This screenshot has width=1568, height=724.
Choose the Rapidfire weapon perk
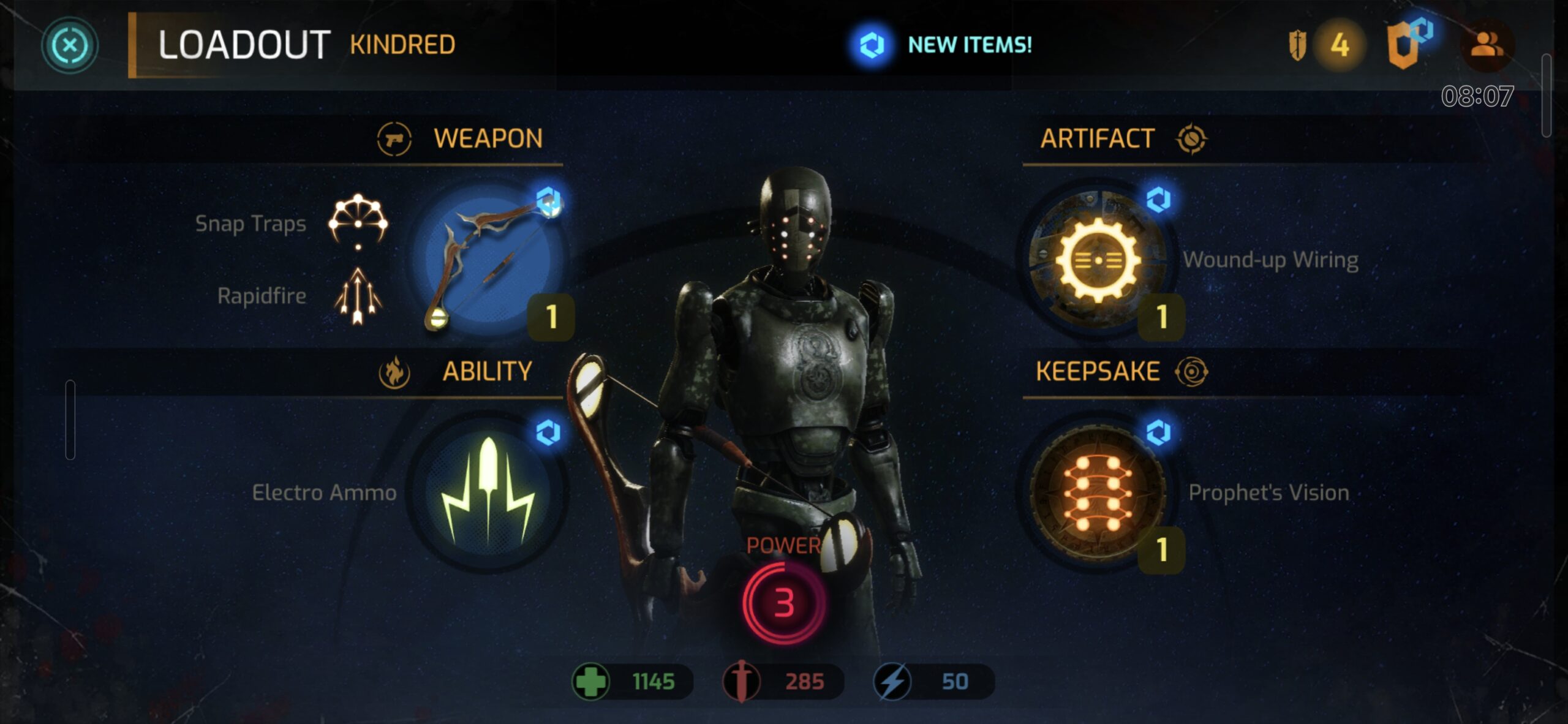point(358,296)
